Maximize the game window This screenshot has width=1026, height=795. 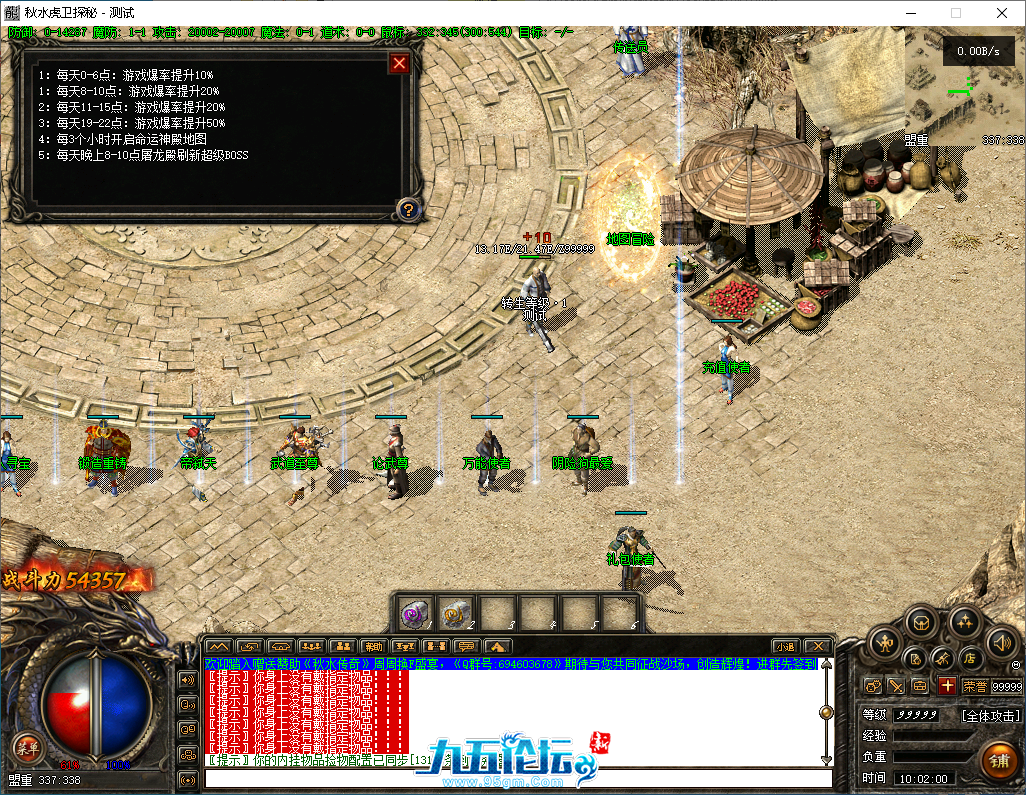click(x=955, y=13)
